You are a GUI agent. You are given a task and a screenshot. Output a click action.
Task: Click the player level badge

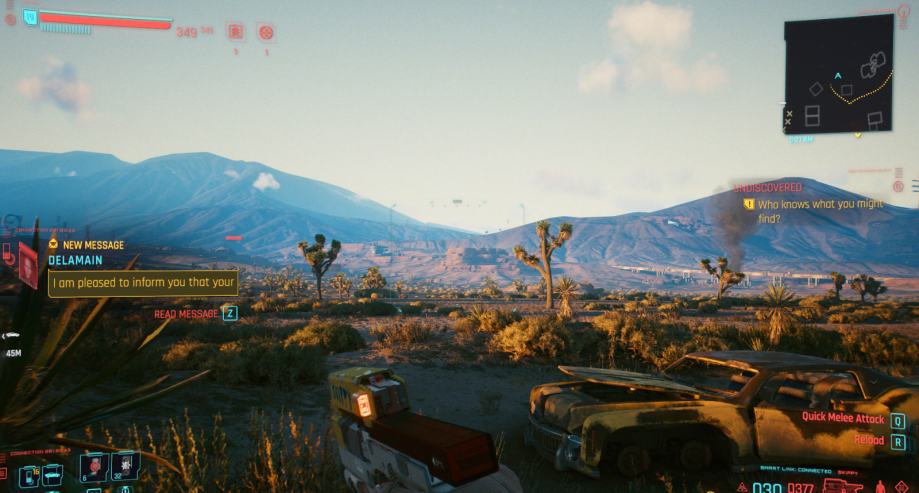click(x=29, y=16)
